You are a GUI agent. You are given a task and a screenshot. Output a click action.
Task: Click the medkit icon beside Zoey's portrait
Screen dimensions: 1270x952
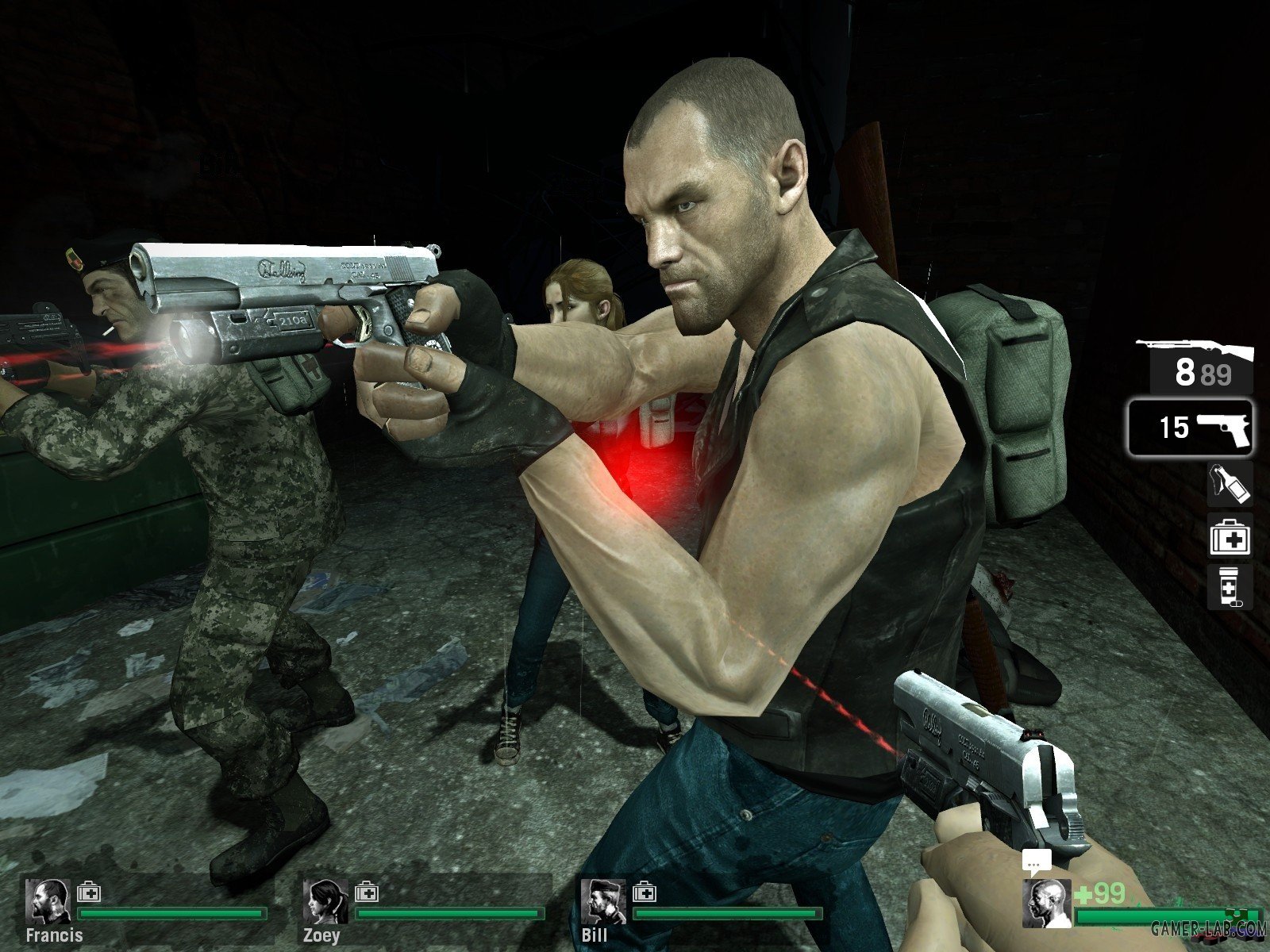click(367, 892)
